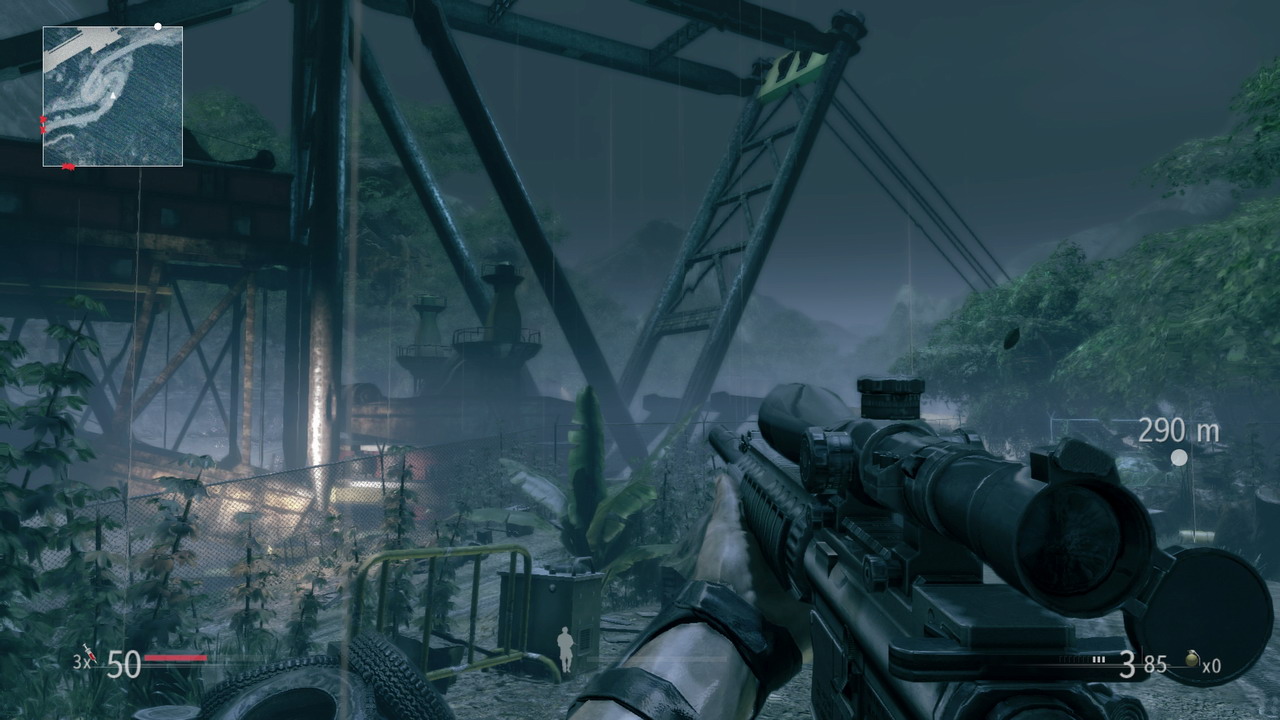Click the 290 m objective waypoint marker
This screenshot has width=1280, height=720.
pyautogui.click(x=1179, y=457)
